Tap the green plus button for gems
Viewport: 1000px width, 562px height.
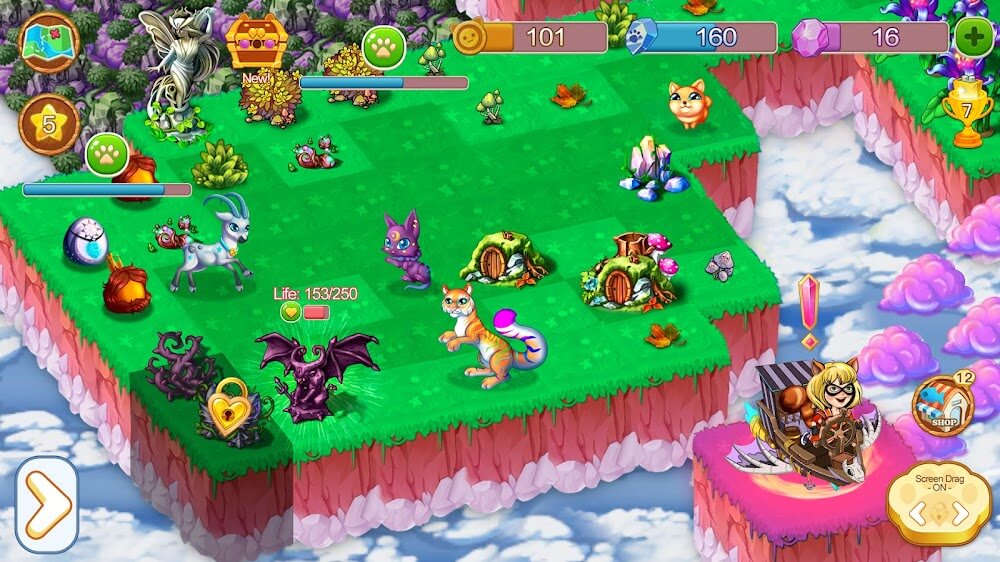pos(973,38)
